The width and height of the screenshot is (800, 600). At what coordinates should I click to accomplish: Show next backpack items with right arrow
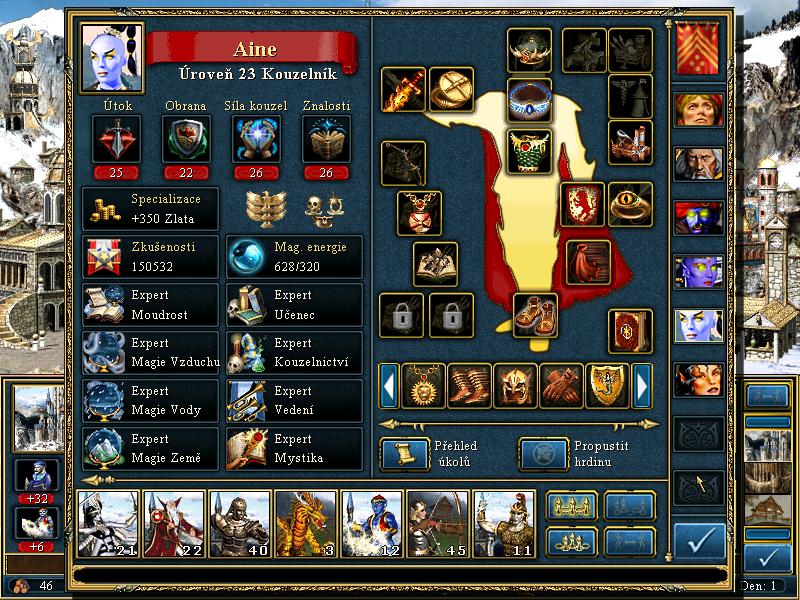[x=643, y=385]
